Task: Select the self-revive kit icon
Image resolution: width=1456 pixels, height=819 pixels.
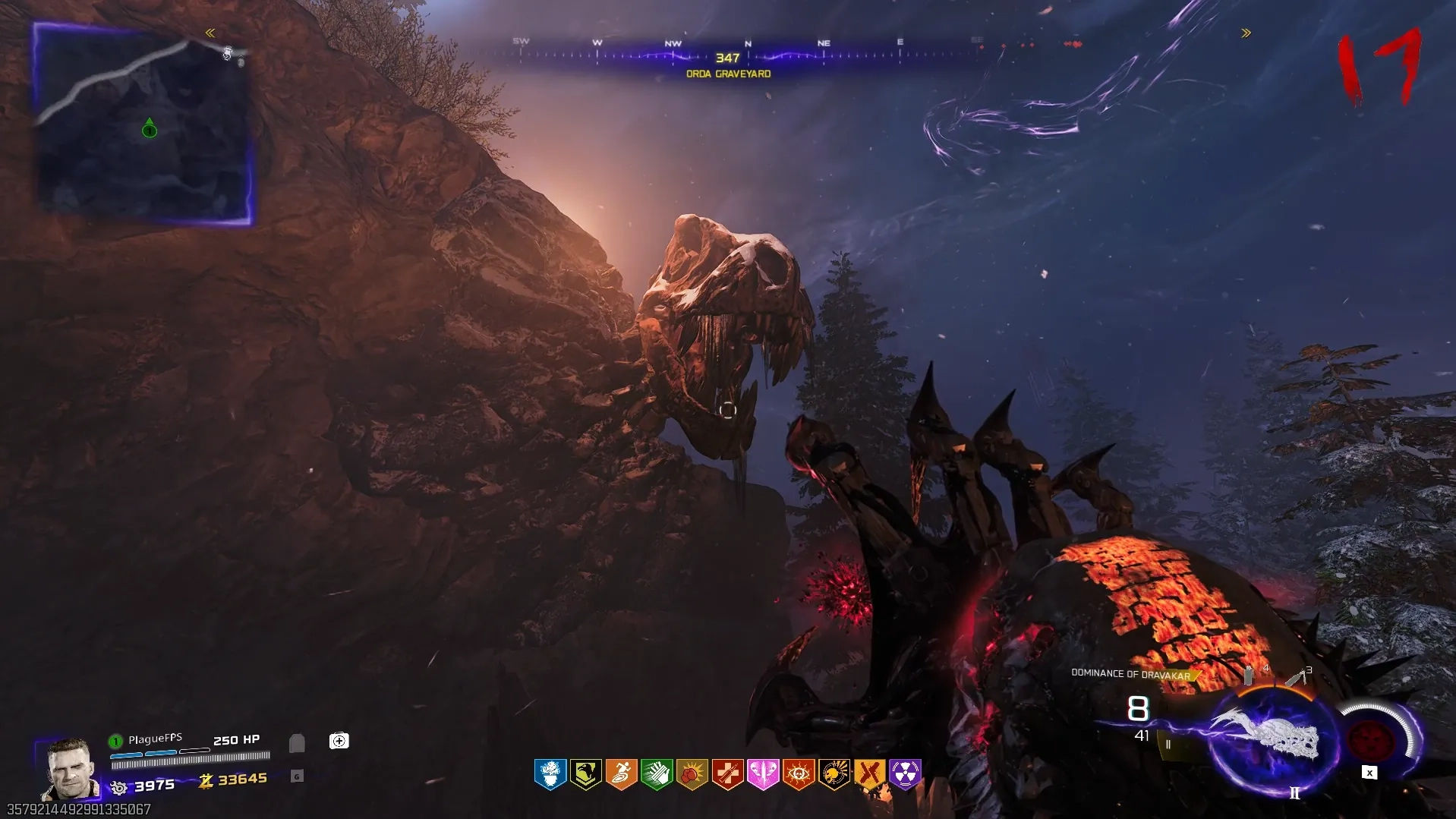Action: click(x=339, y=741)
